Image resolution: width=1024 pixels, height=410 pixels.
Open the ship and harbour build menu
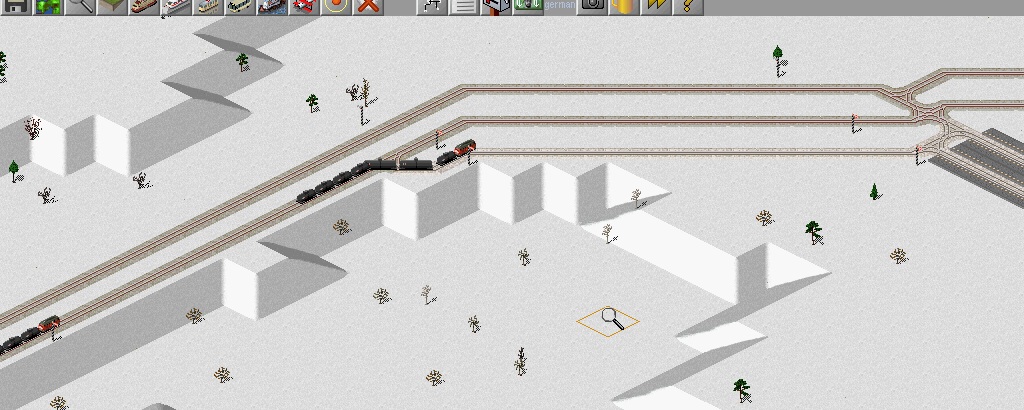tap(272, 6)
